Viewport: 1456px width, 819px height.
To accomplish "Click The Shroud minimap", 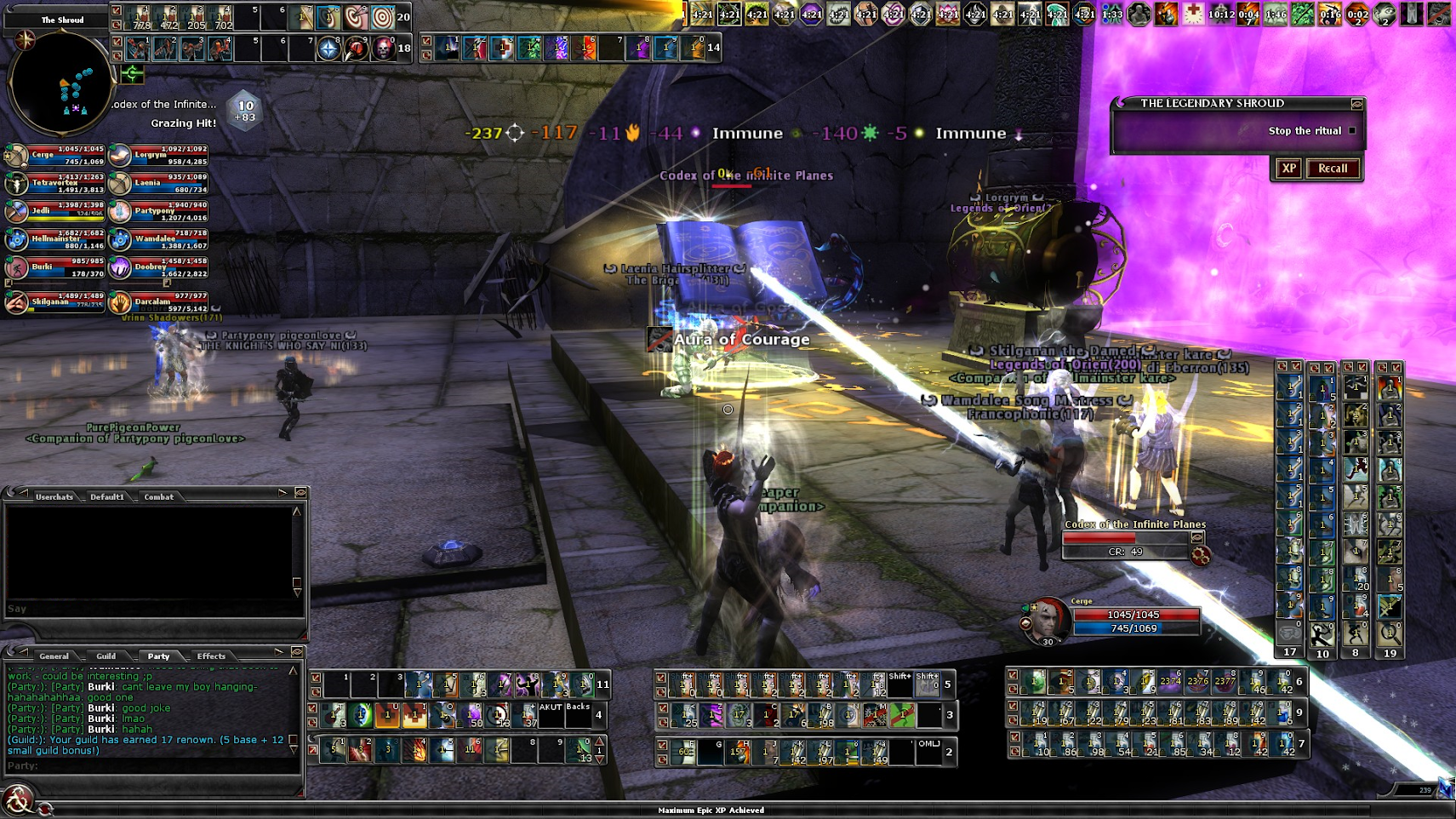I will [x=60, y=83].
